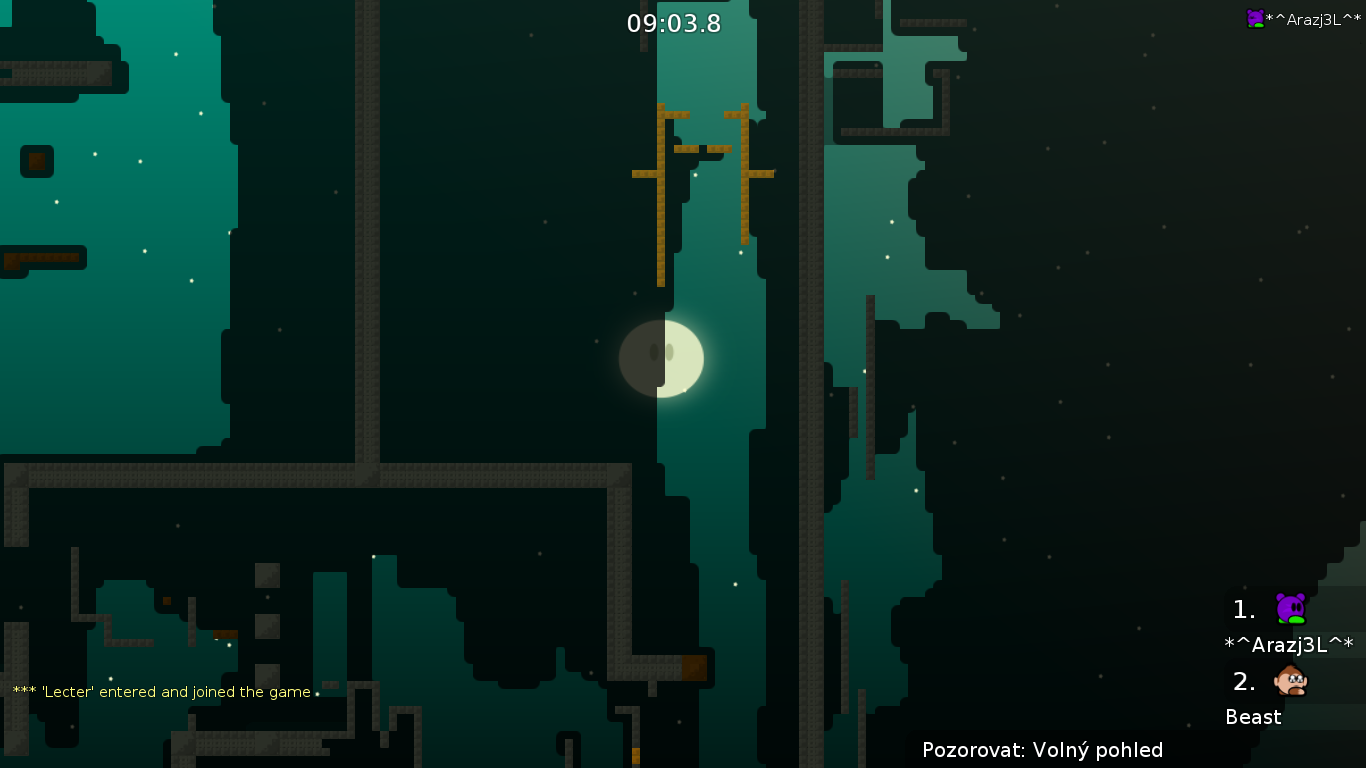Click the middle grey block of the three stacked squares
The image size is (1366, 768).
pyautogui.click(x=267, y=625)
